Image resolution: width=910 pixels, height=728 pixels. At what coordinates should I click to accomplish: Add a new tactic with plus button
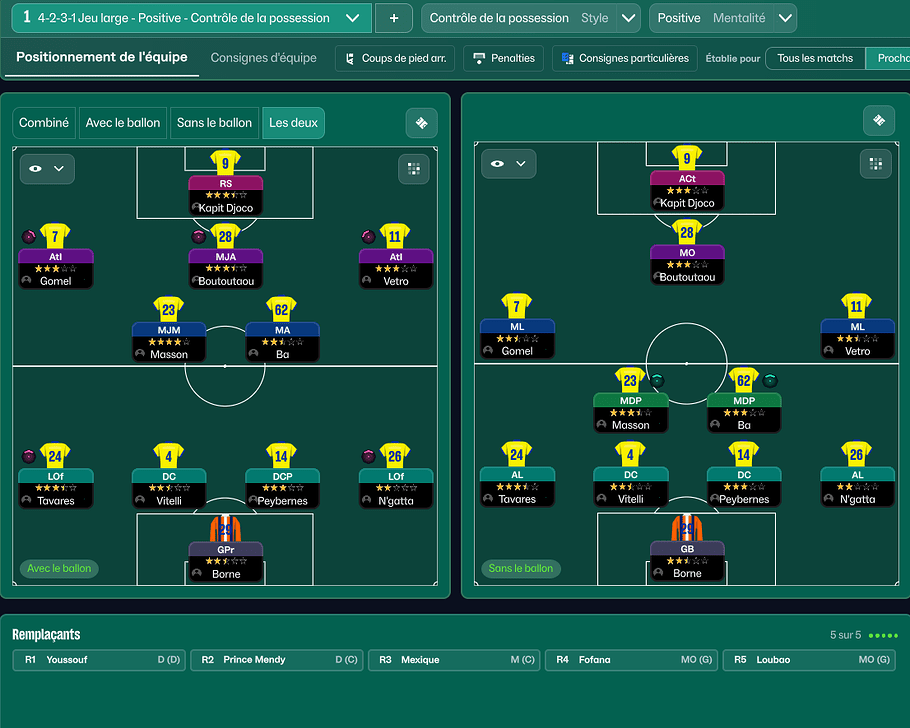[x=394, y=18]
